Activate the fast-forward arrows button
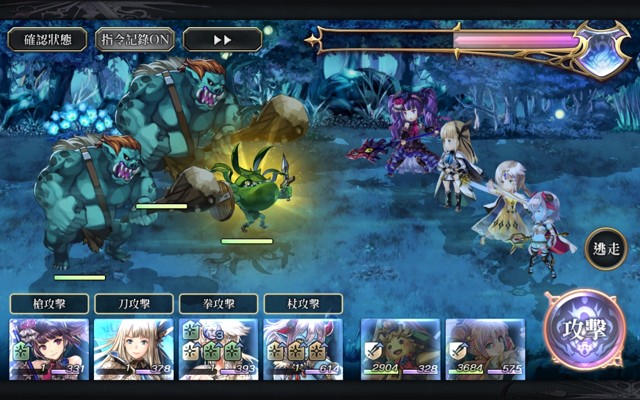Screen dimensions: 640x400 pyautogui.click(x=222, y=40)
